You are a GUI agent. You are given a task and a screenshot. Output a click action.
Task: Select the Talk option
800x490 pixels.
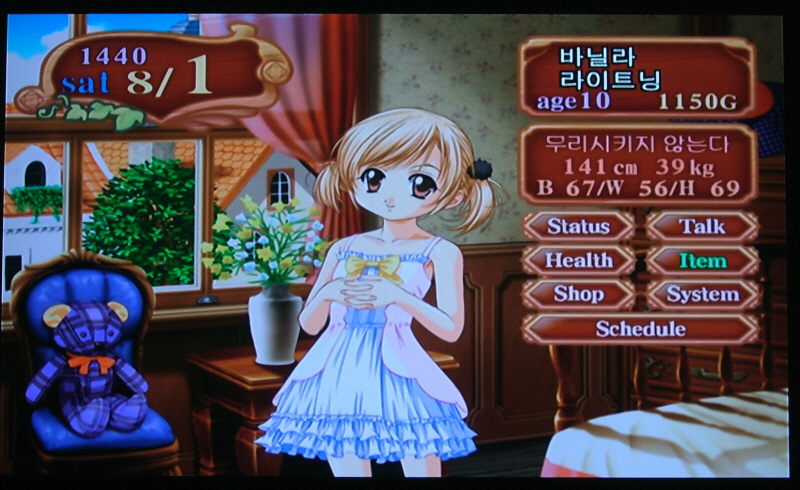(x=702, y=226)
